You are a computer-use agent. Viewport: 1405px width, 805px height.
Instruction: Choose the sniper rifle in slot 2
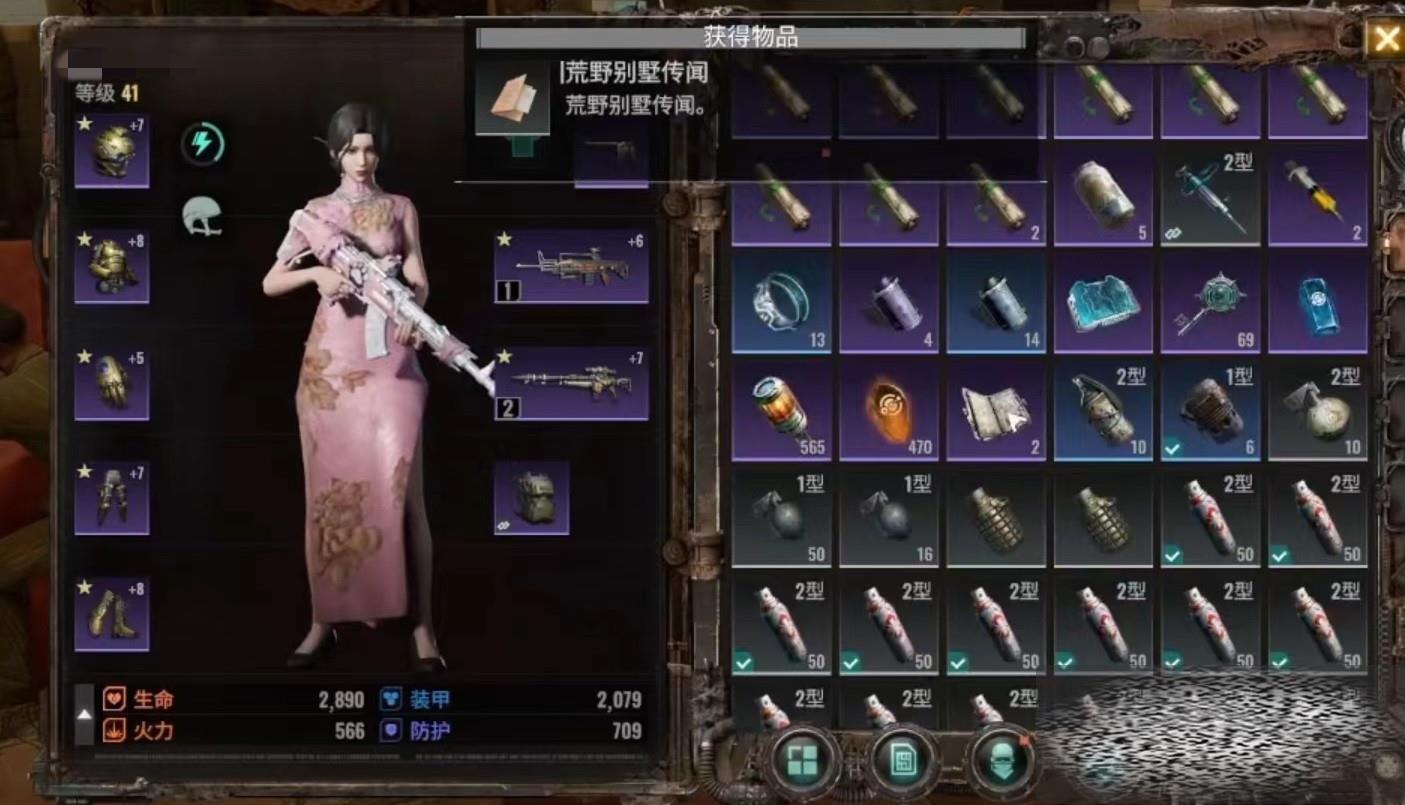click(571, 383)
